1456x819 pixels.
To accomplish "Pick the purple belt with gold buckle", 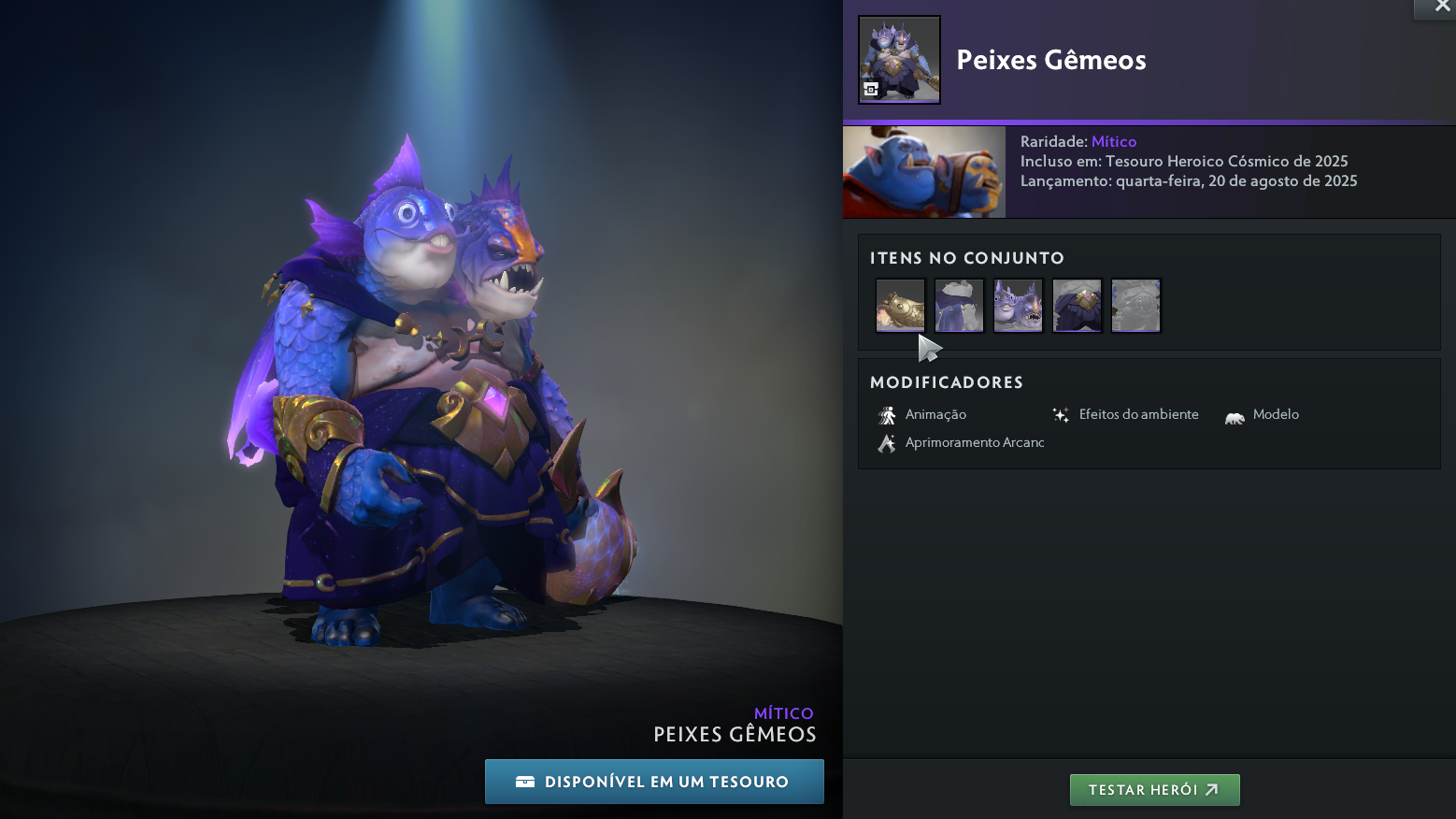I will [1077, 306].
